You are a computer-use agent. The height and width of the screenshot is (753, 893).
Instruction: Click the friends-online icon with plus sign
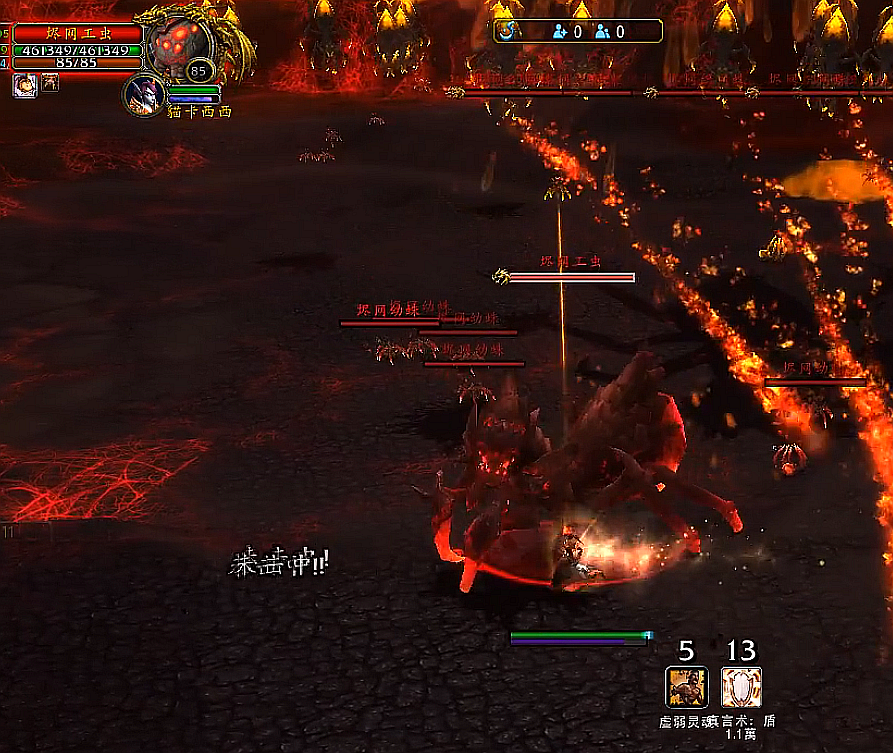click(x=559, y=31)
